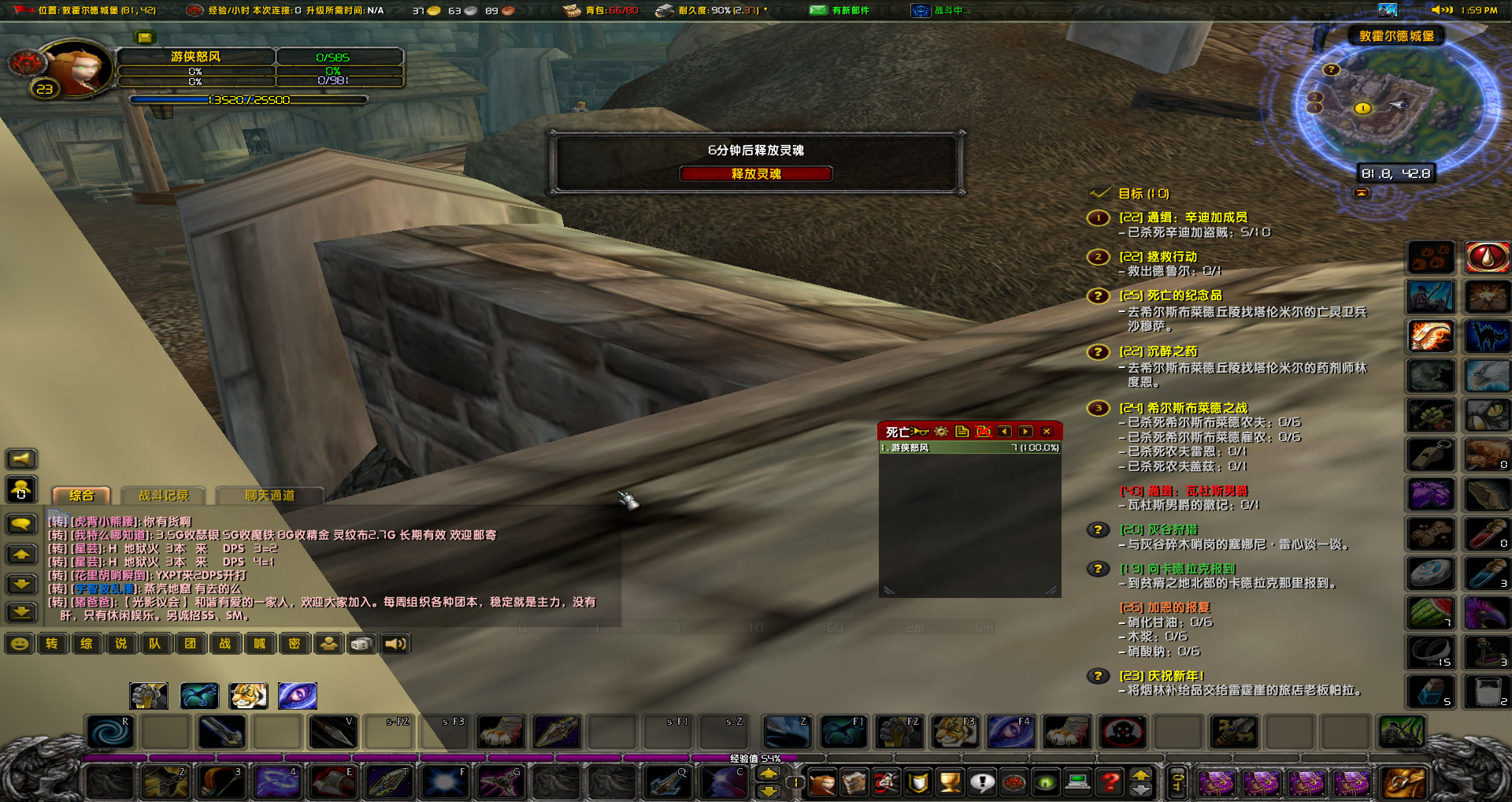Open the emote smiley icon in the chat bar
This screenshot has height=802, width=1512.
[x=20, y=644]
